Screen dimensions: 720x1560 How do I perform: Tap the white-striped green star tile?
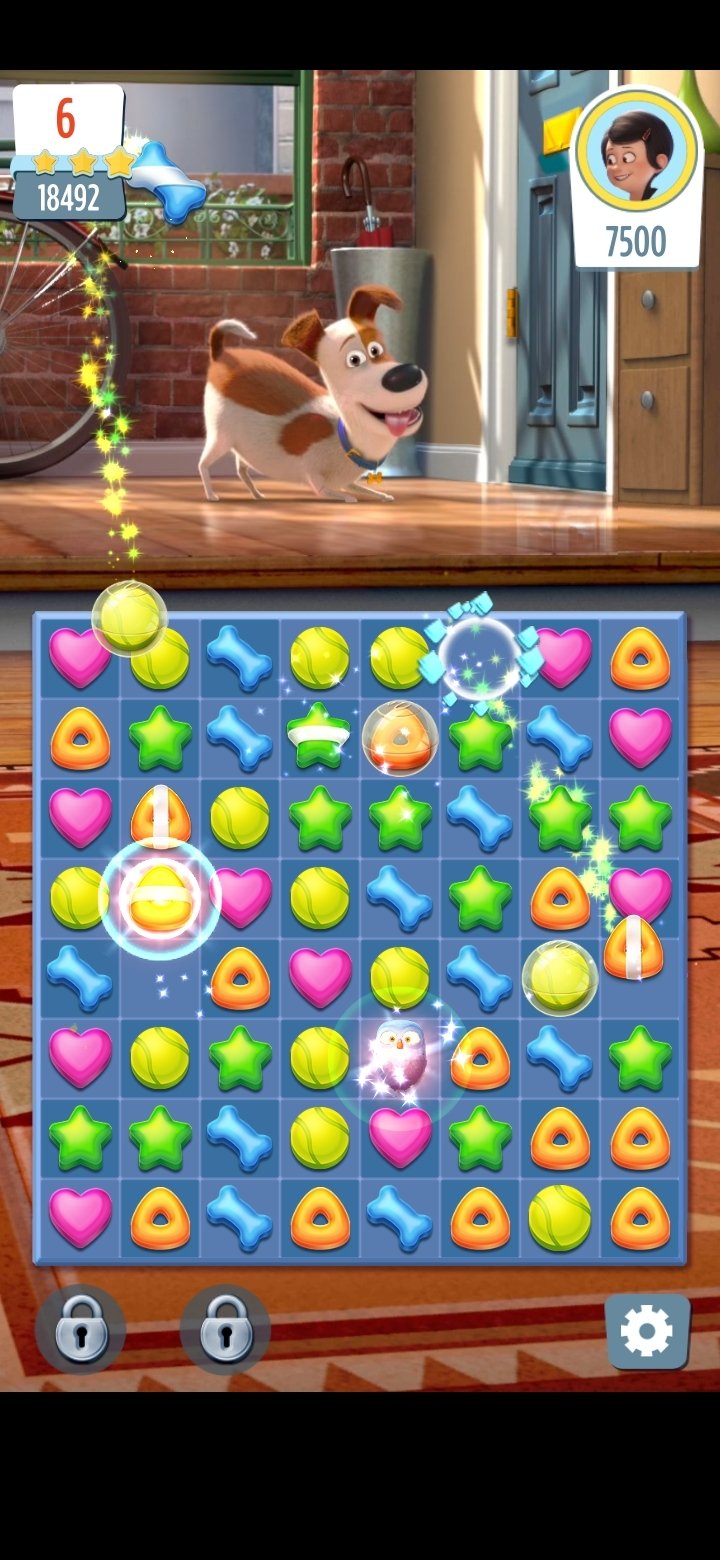pyautogui.click(x=319, y=738)
